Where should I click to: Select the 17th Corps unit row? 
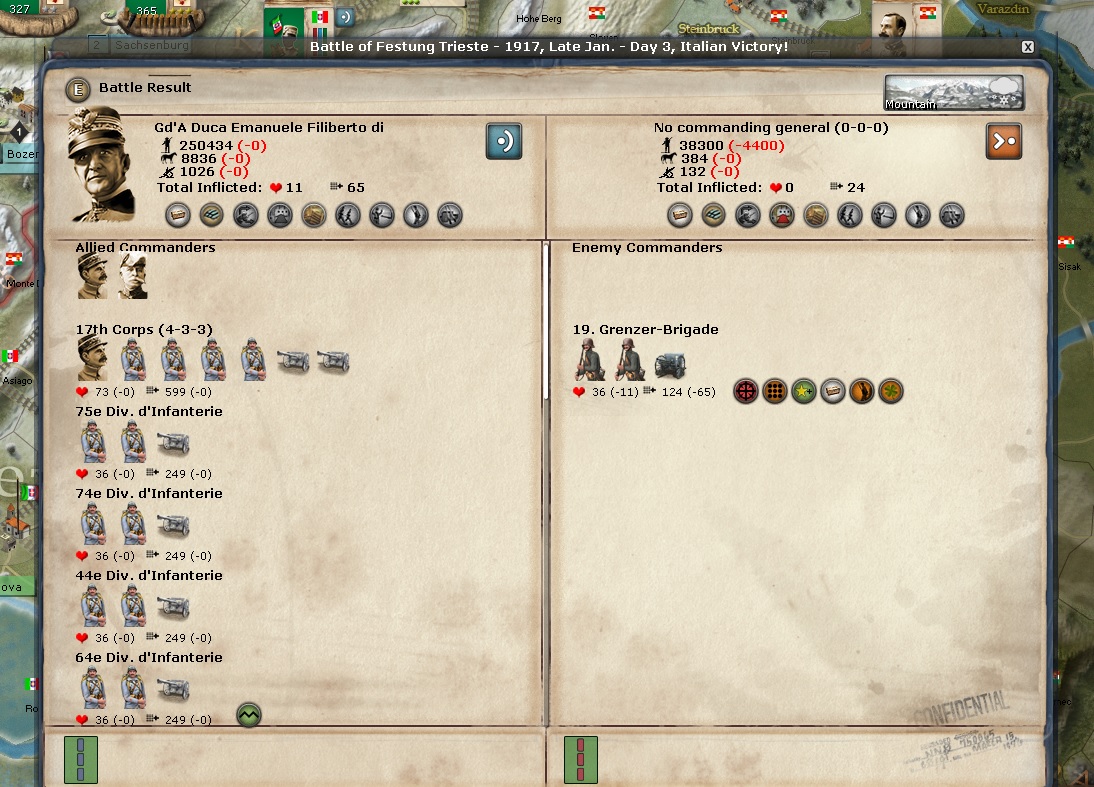pyautogui.click(x=144, y=329)
